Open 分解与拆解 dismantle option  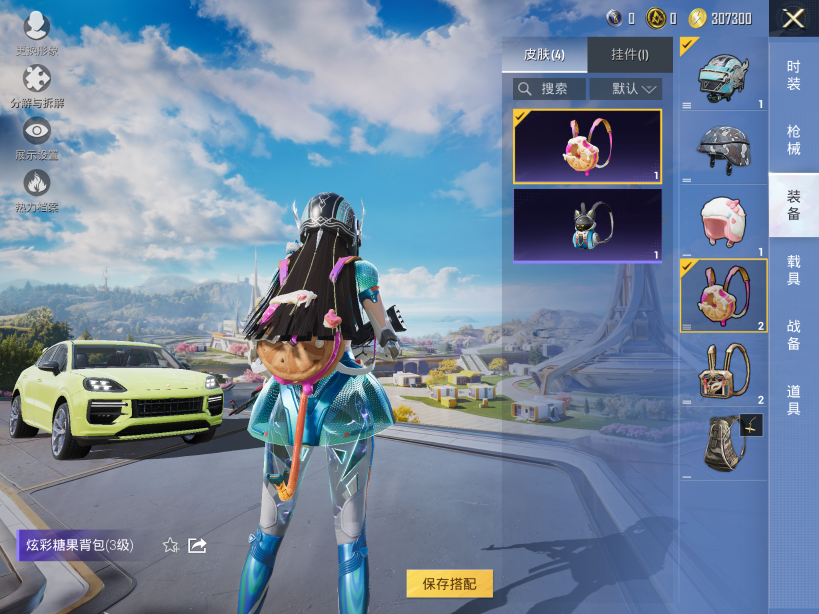coord(37,82)
